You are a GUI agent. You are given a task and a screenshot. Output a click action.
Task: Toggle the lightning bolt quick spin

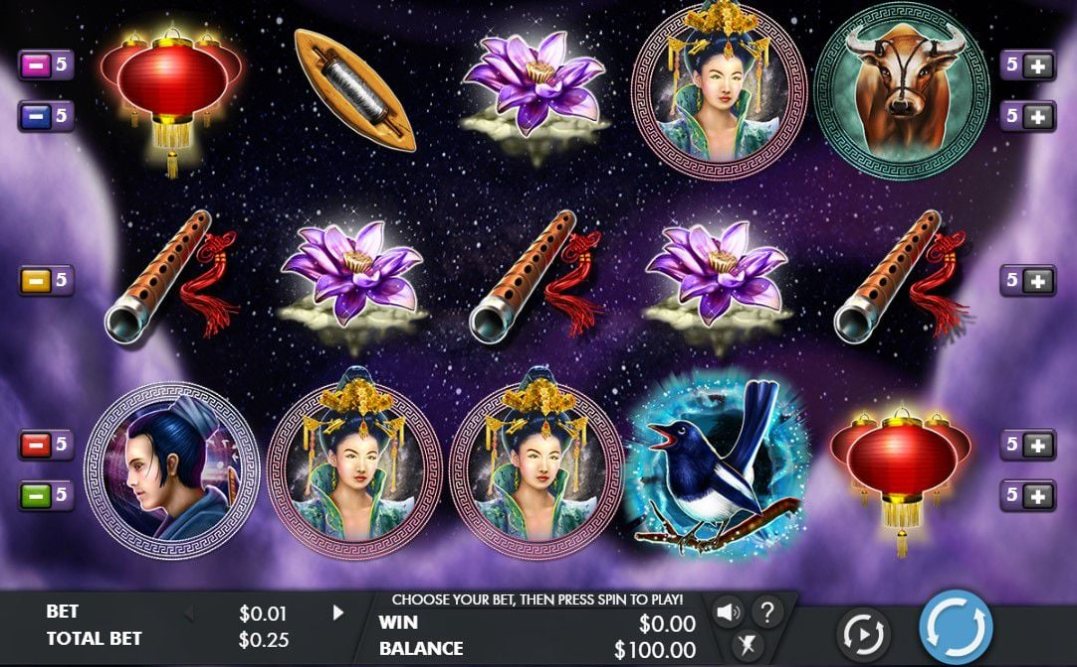click(x=745, y=644)
